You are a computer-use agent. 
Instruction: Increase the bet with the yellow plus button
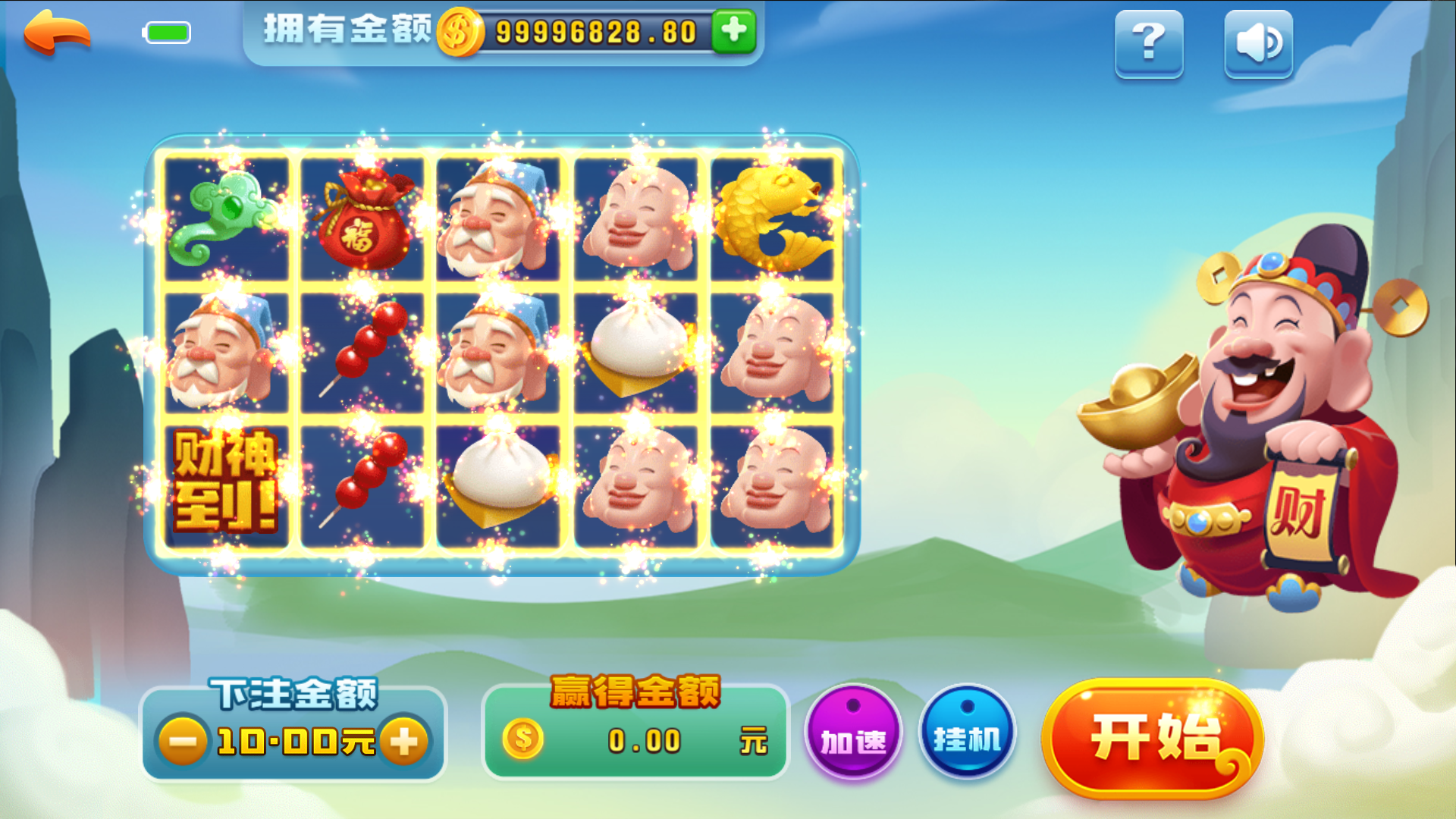click(x=405, y=742)
